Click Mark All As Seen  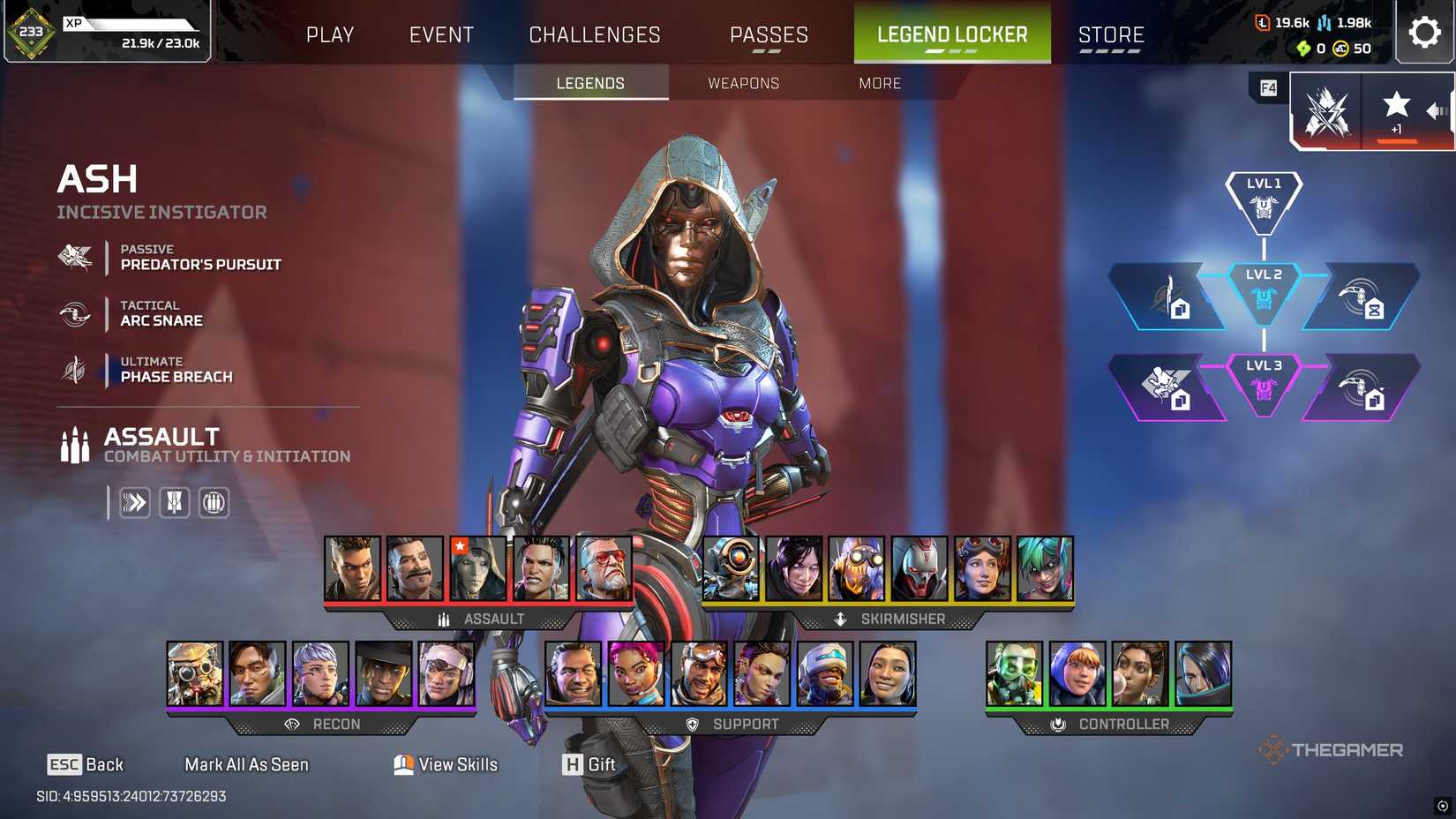click(x=246, y=764)
